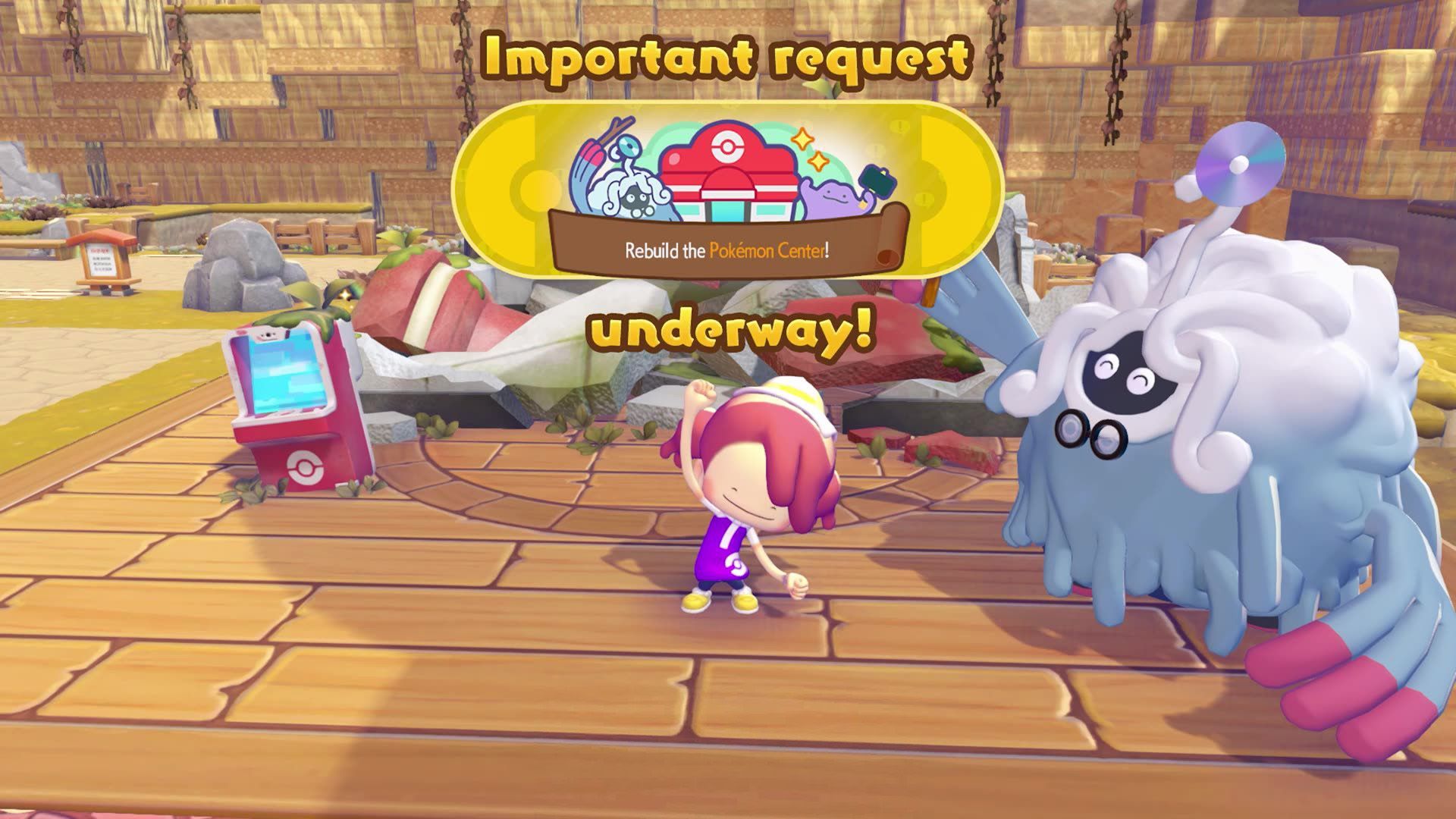Viewport: 1456px width, 819px height.
Task: Click the Poké Ball logo on the red kiosk
Action: click(303, 467)
